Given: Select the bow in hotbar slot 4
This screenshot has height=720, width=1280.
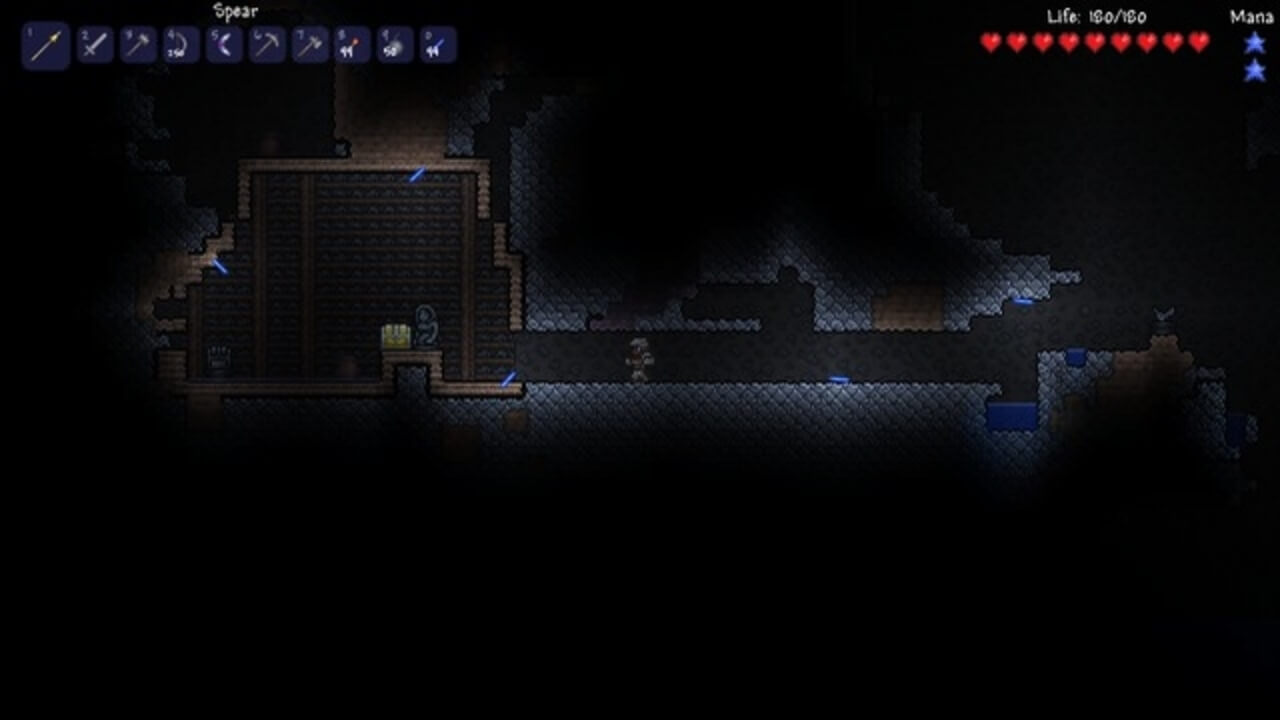Looking at the screenshot, I should pyautogui.click(x=181, y=43).
